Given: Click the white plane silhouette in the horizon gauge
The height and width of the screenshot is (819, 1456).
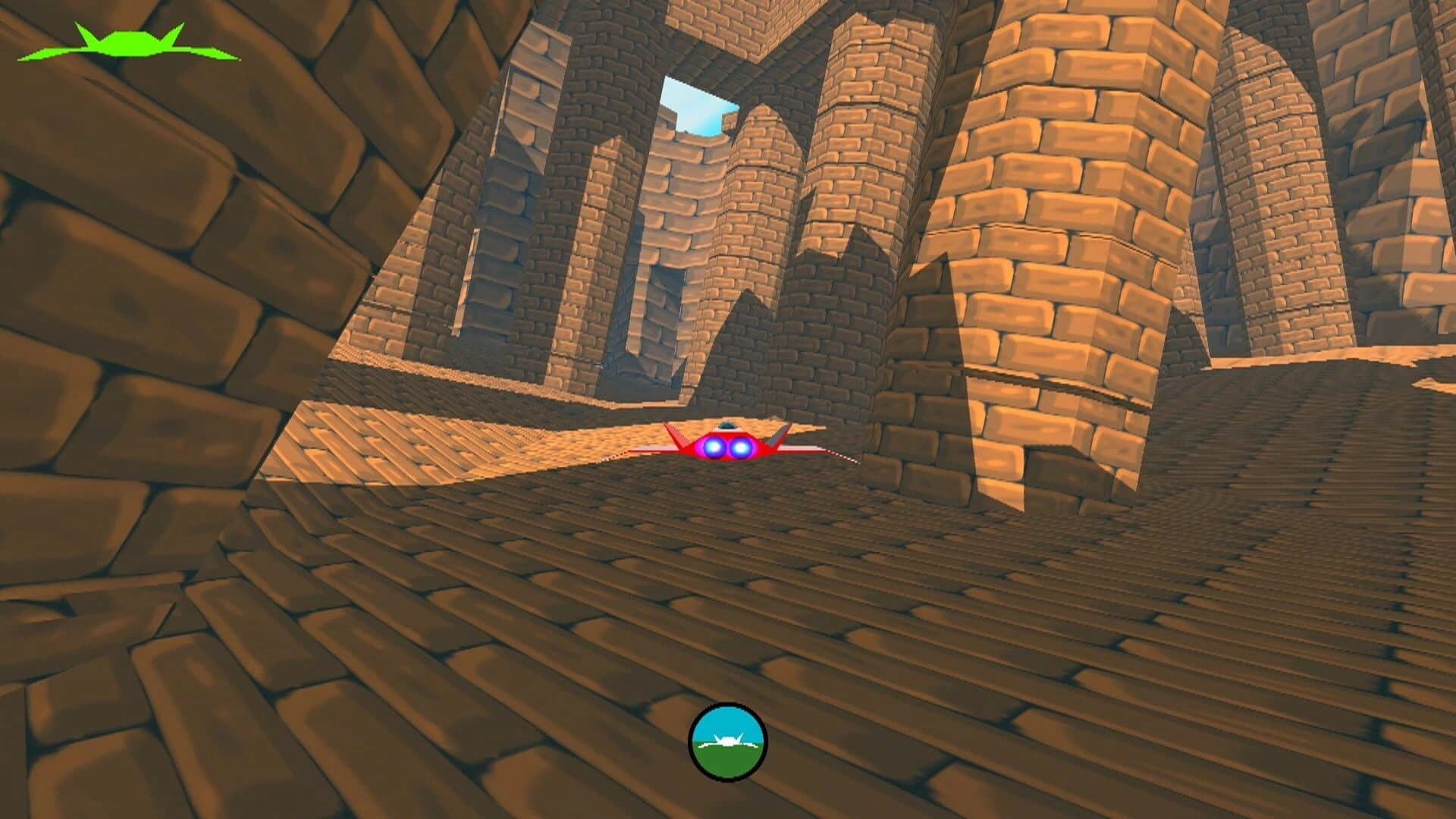Looking at the screenshot, I should [x=728, y=741].
